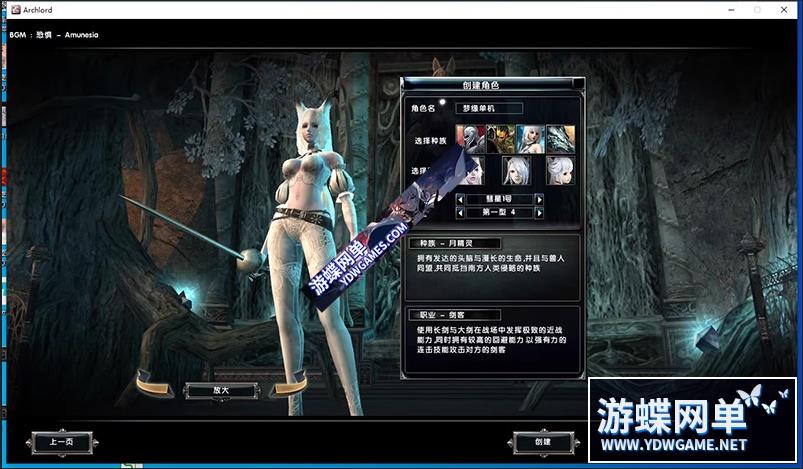Click the previous arrow beside 彗星1号
The image size is (803, 469).
(x=460, y=199)
